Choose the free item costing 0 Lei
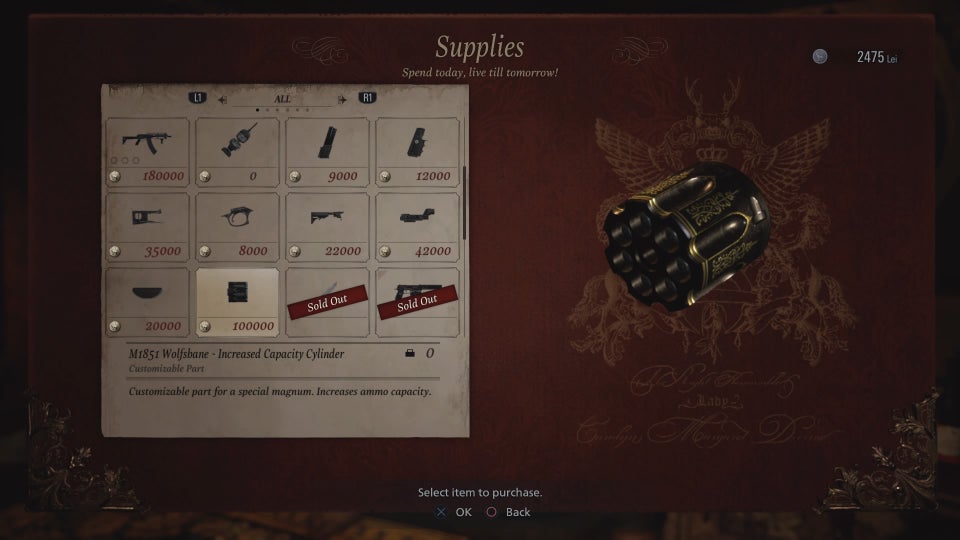Screen dimensions: 960x540 coord(237,151)
